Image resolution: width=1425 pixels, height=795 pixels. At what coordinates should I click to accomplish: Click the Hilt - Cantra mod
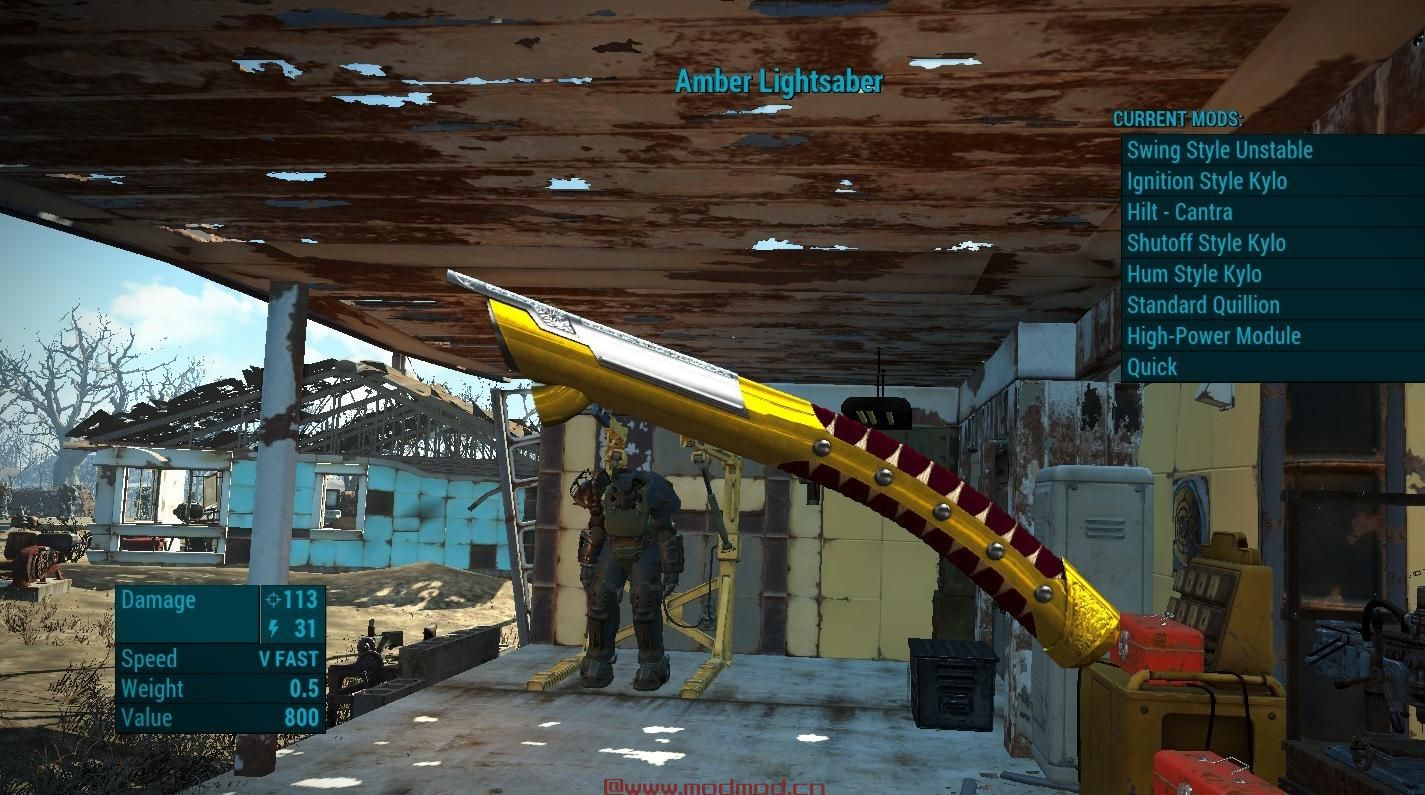[1179, 212]
